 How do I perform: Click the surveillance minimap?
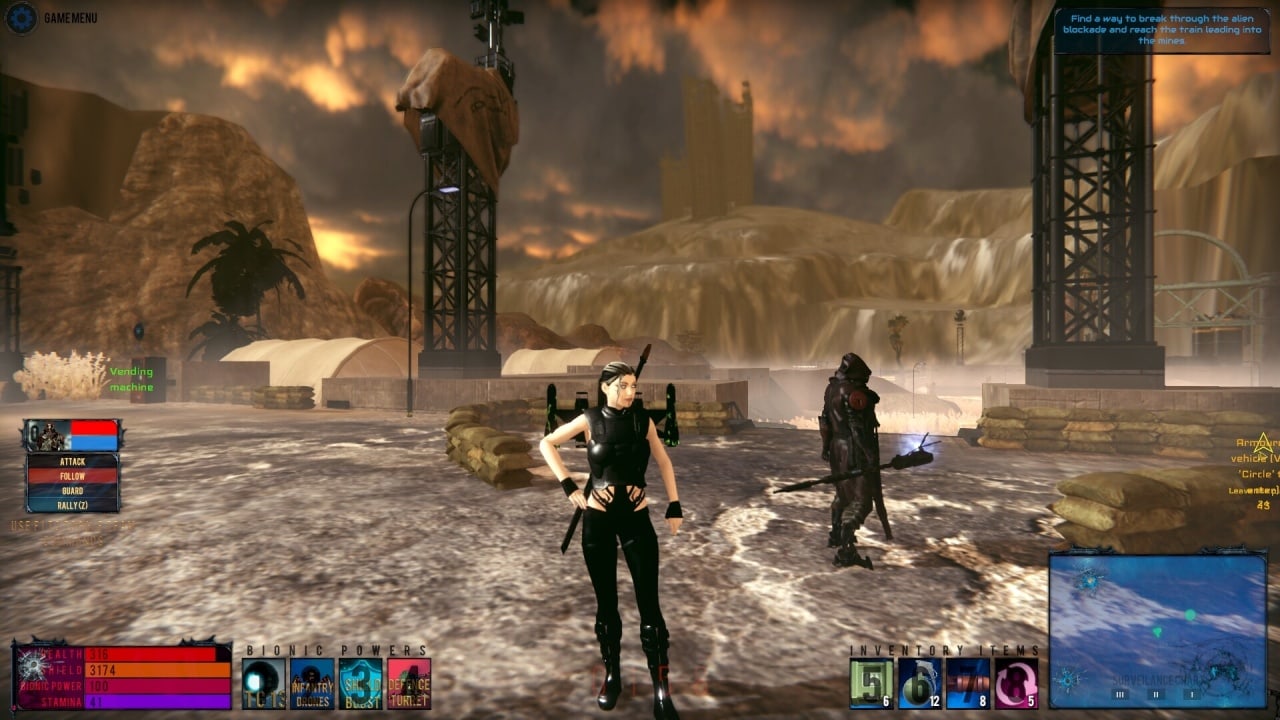coord(1157,610)
